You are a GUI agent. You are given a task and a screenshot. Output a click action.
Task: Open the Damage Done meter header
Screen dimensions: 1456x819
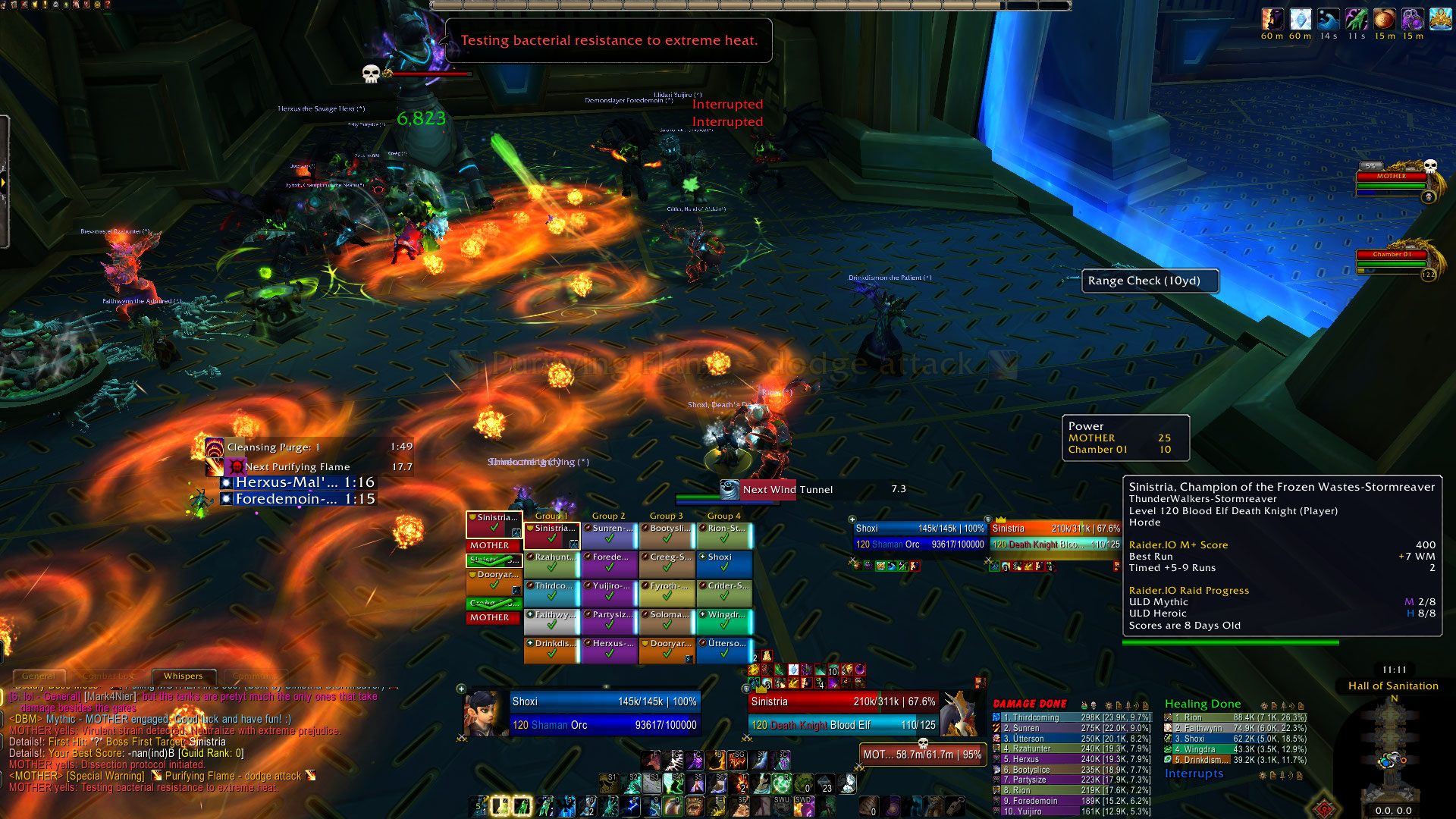click(x=1030, y=704)
